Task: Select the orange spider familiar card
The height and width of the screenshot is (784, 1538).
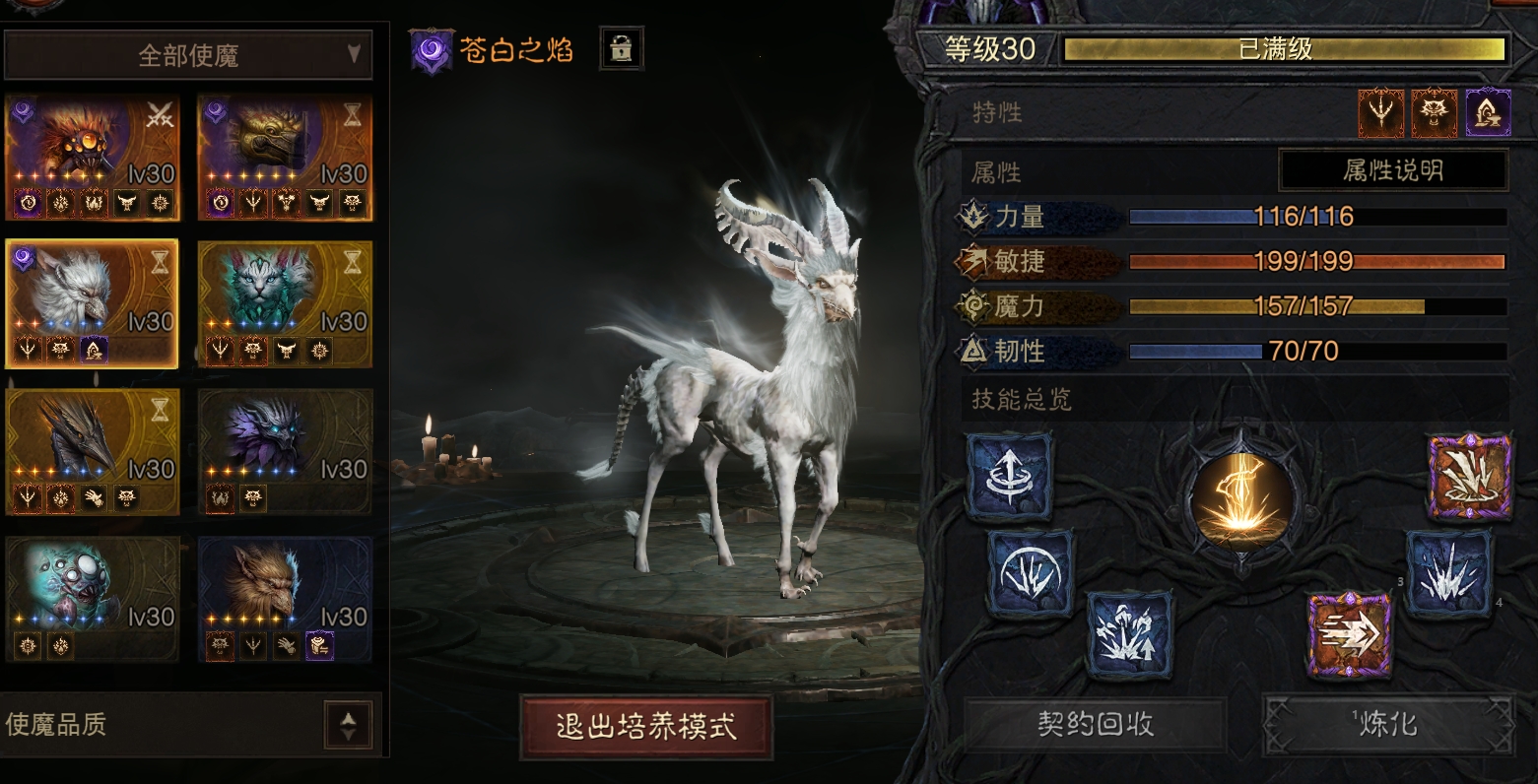Action: point(92,158)
